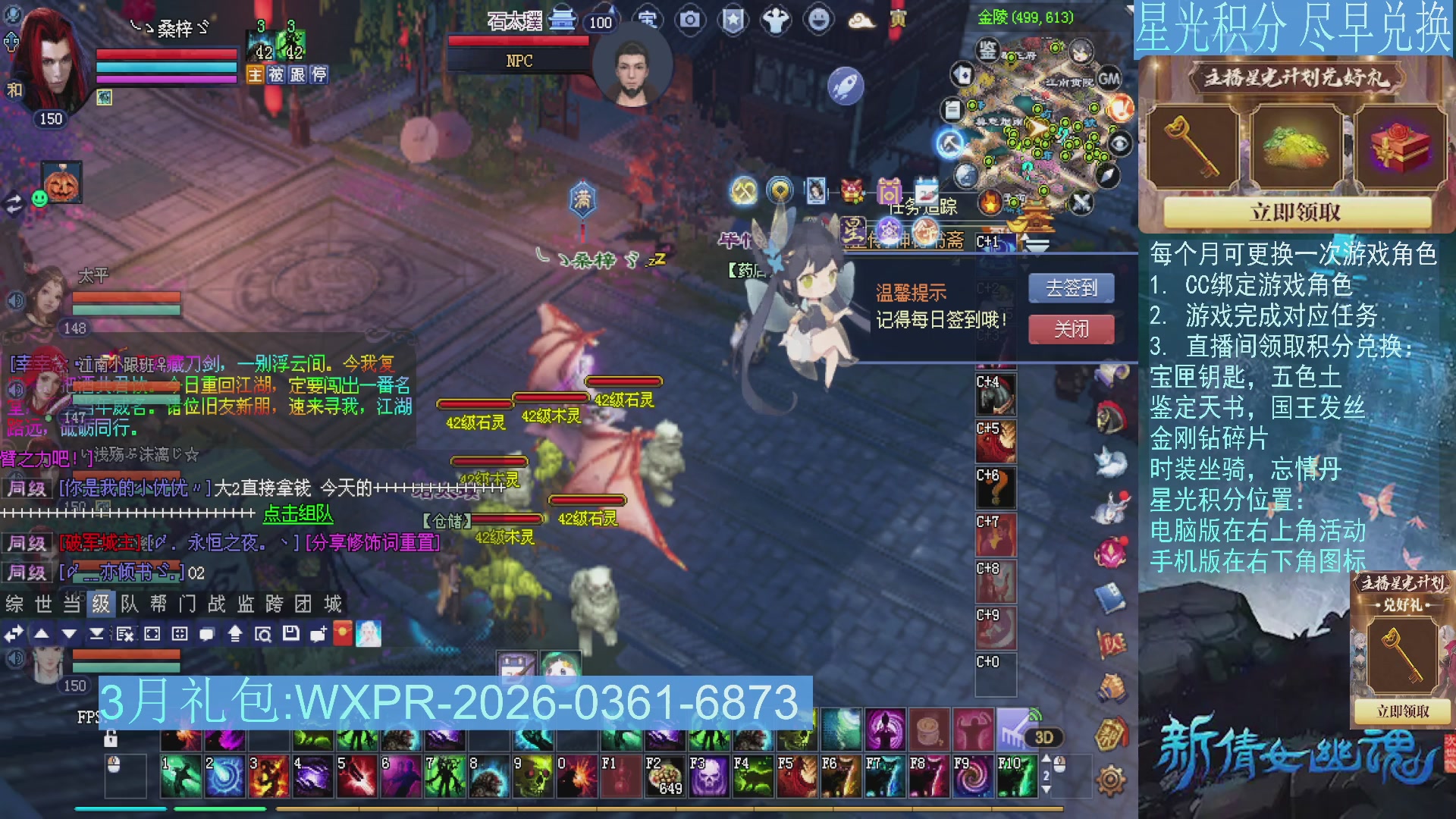Switch to the 世 world chat tab

coord(44,605)
